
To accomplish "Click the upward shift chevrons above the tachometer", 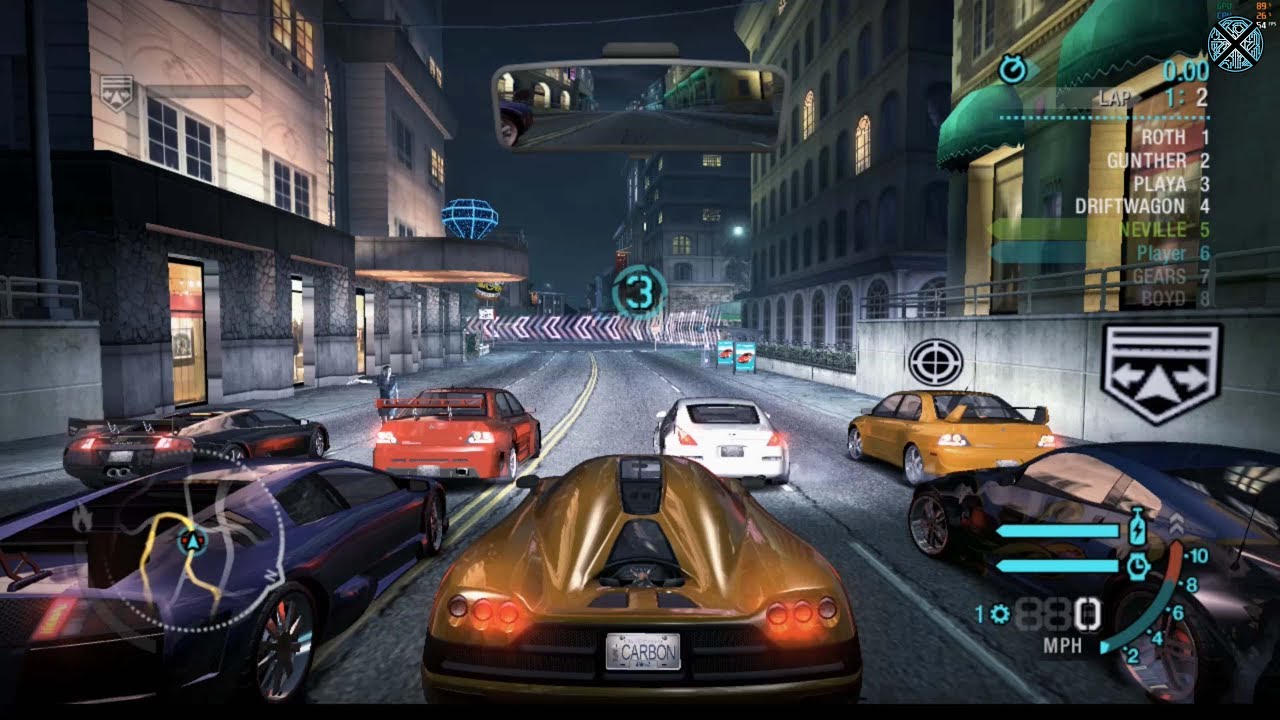I will (x=1178, y=523).
